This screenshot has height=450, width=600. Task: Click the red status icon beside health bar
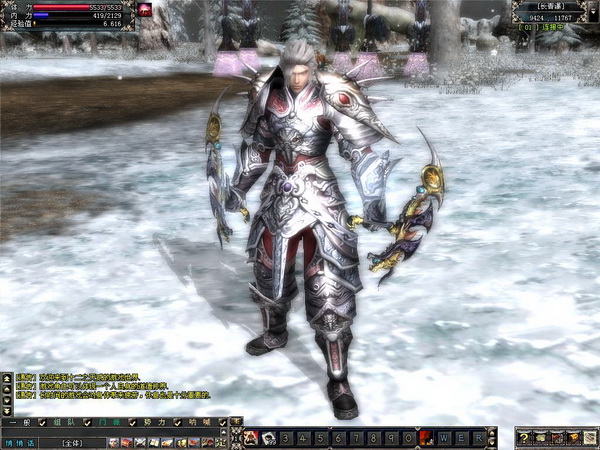tap(146, 9)
